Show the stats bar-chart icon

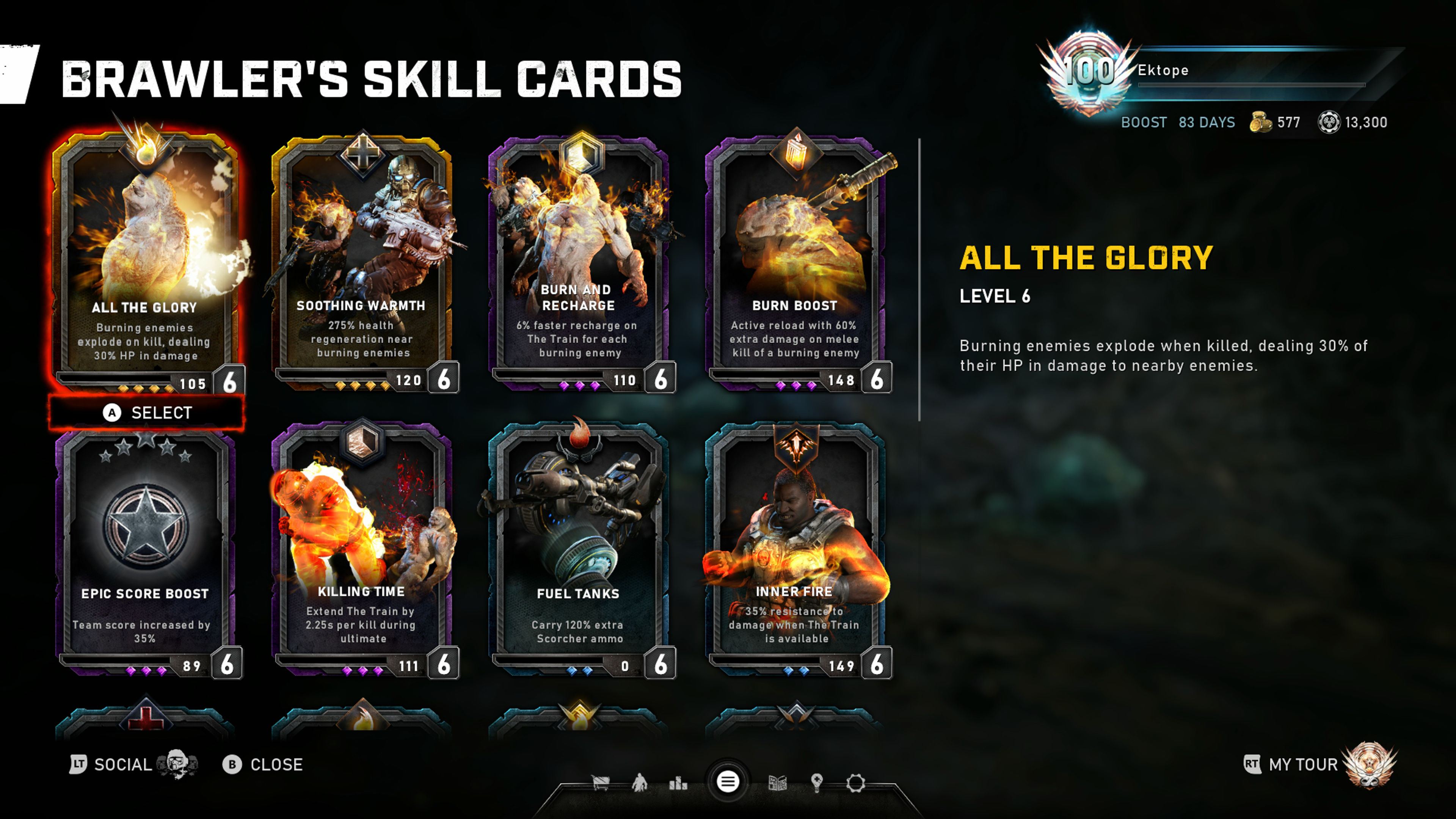(x=678, y=783)
